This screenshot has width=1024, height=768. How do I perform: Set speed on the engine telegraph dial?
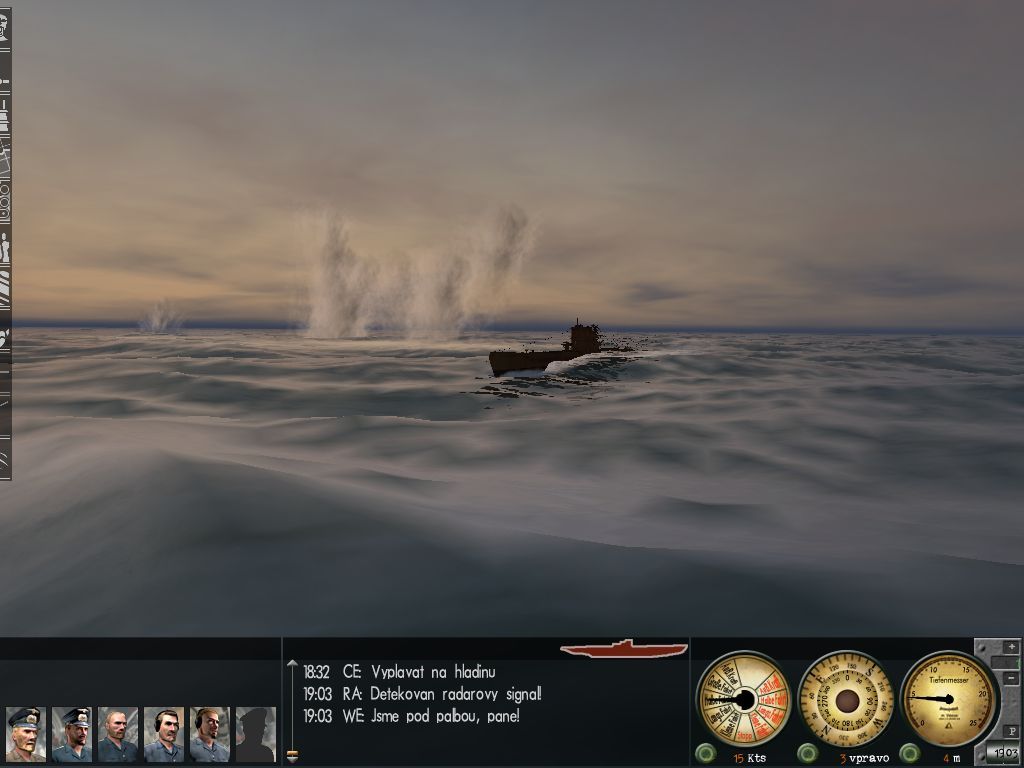click(742, 698)
